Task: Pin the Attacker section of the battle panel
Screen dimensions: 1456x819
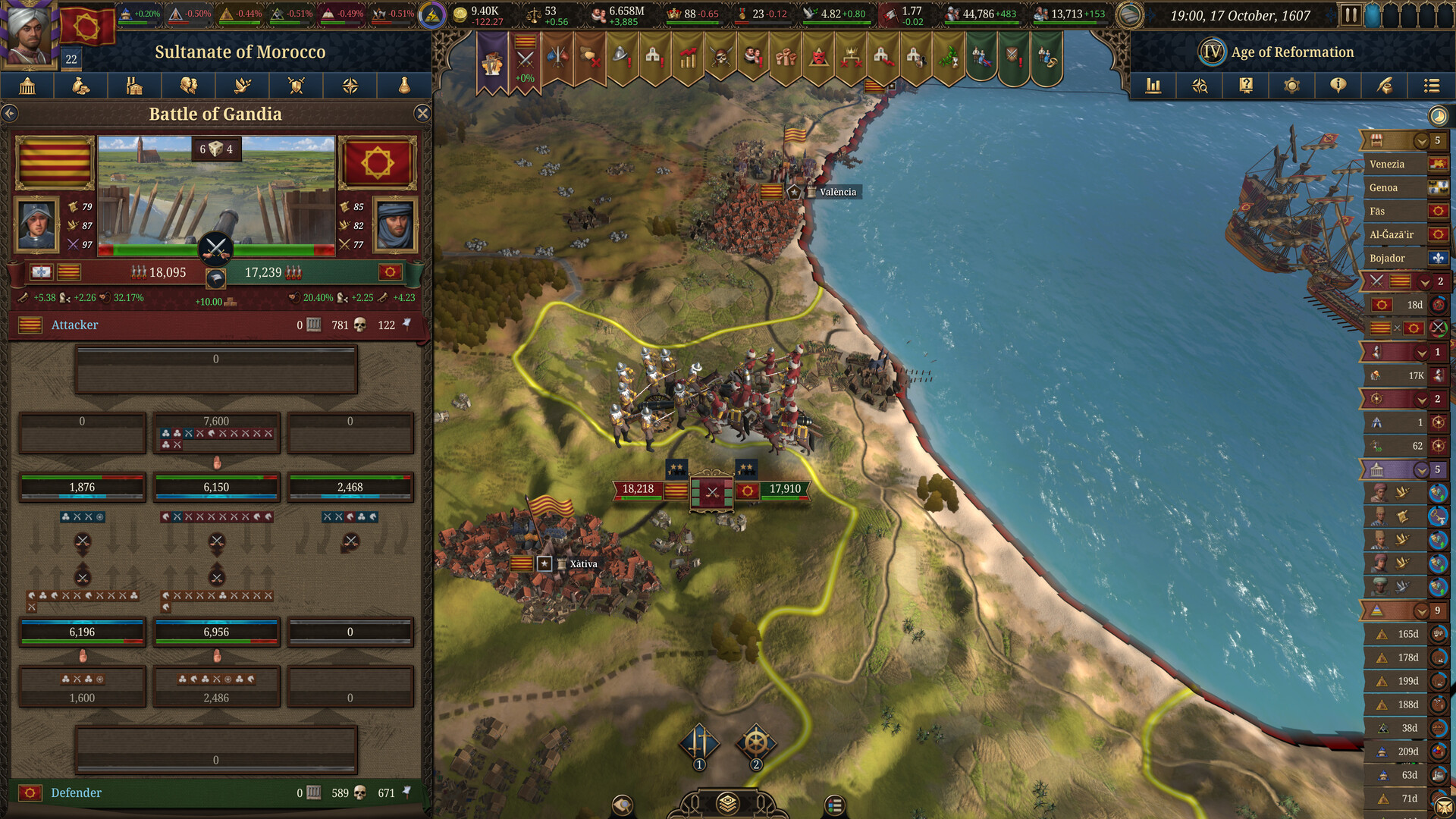Action: [407, 325]
